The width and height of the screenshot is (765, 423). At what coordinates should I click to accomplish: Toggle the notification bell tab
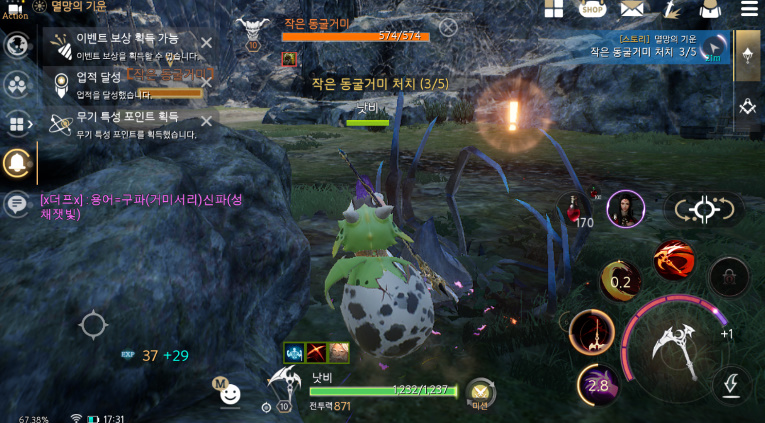[17, 162]
